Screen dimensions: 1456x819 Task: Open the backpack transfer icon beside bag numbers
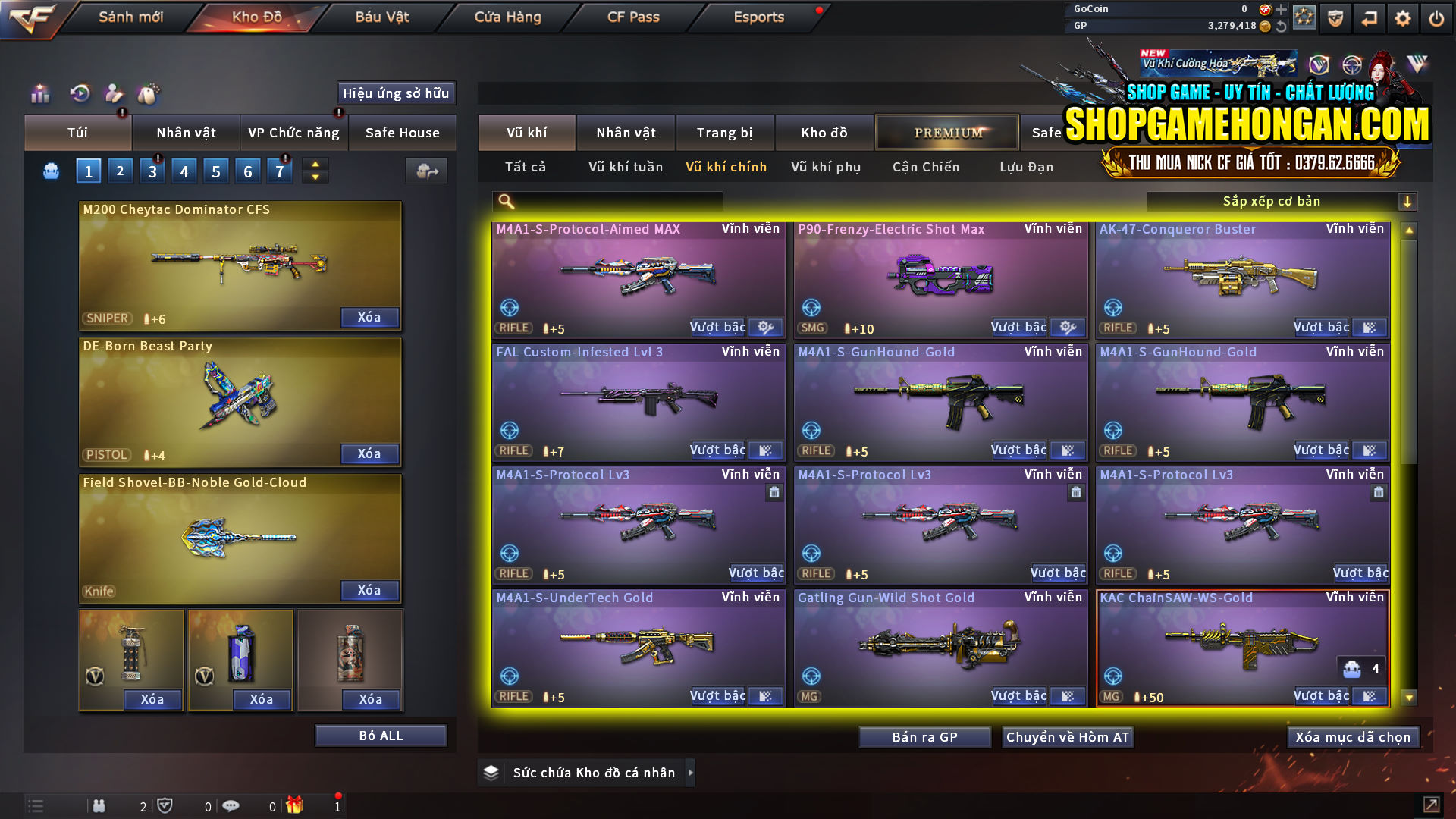click(426, 171)
